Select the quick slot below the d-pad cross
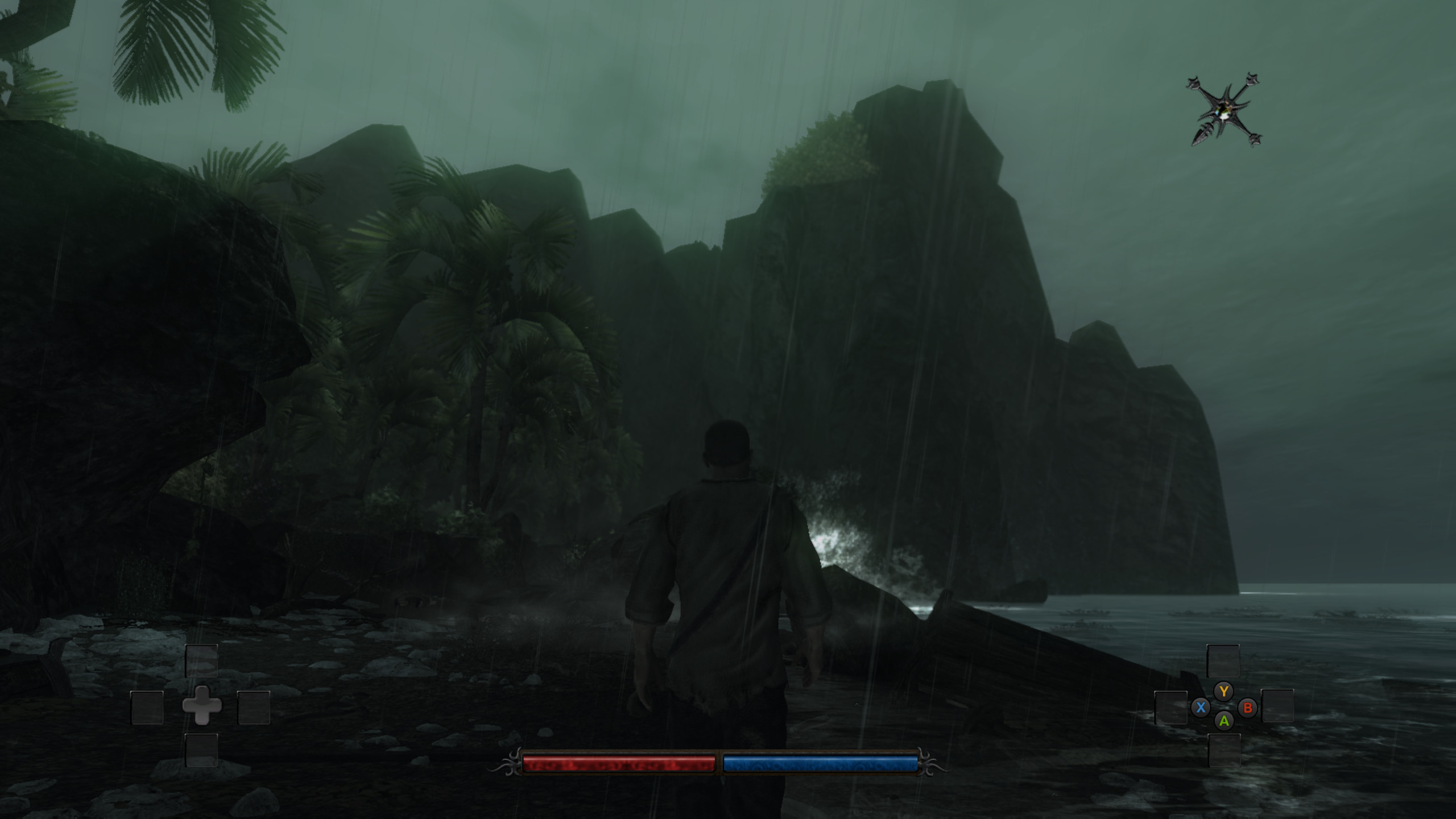 click(201, 750)
